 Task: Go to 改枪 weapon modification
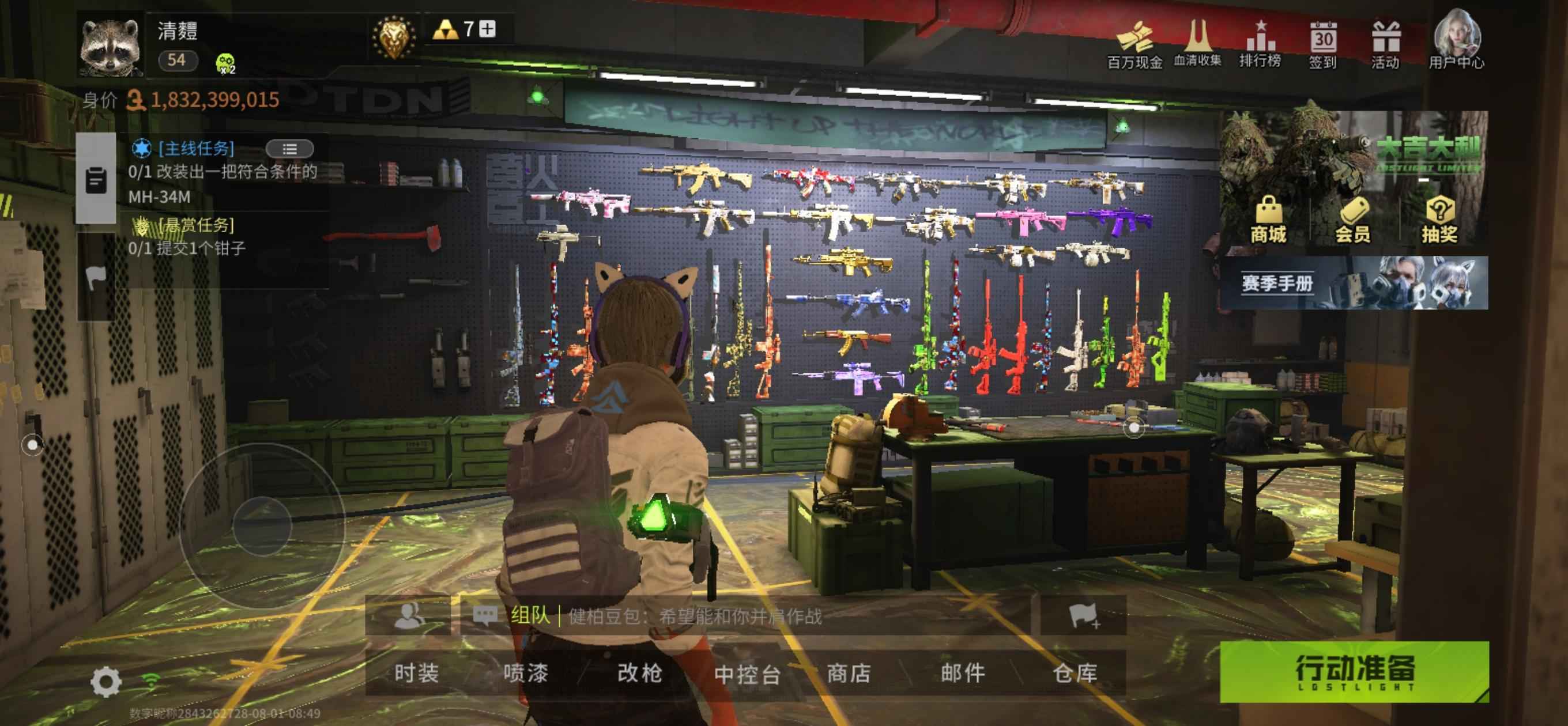pos(639,673)
